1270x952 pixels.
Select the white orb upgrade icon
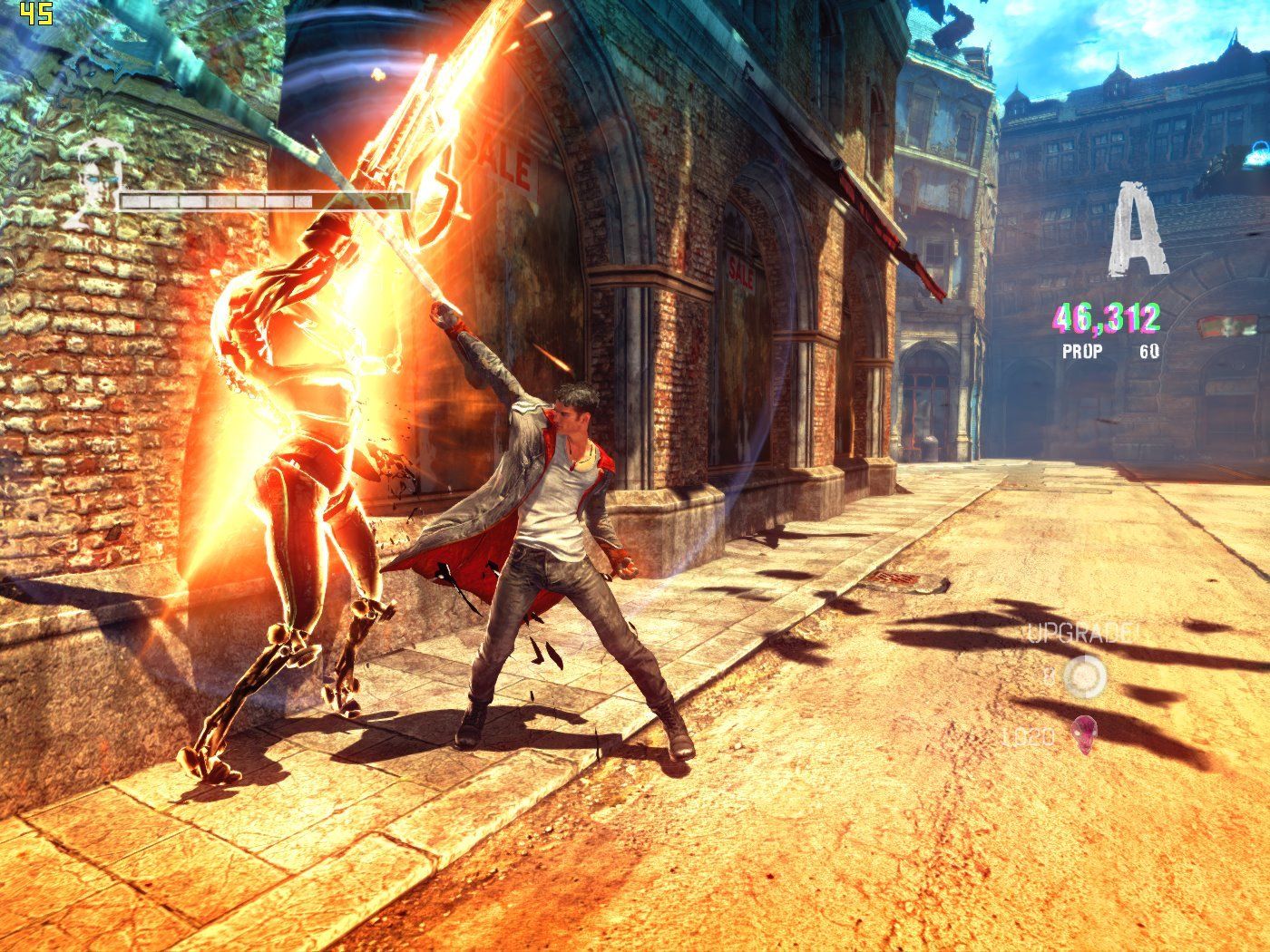1080,675
